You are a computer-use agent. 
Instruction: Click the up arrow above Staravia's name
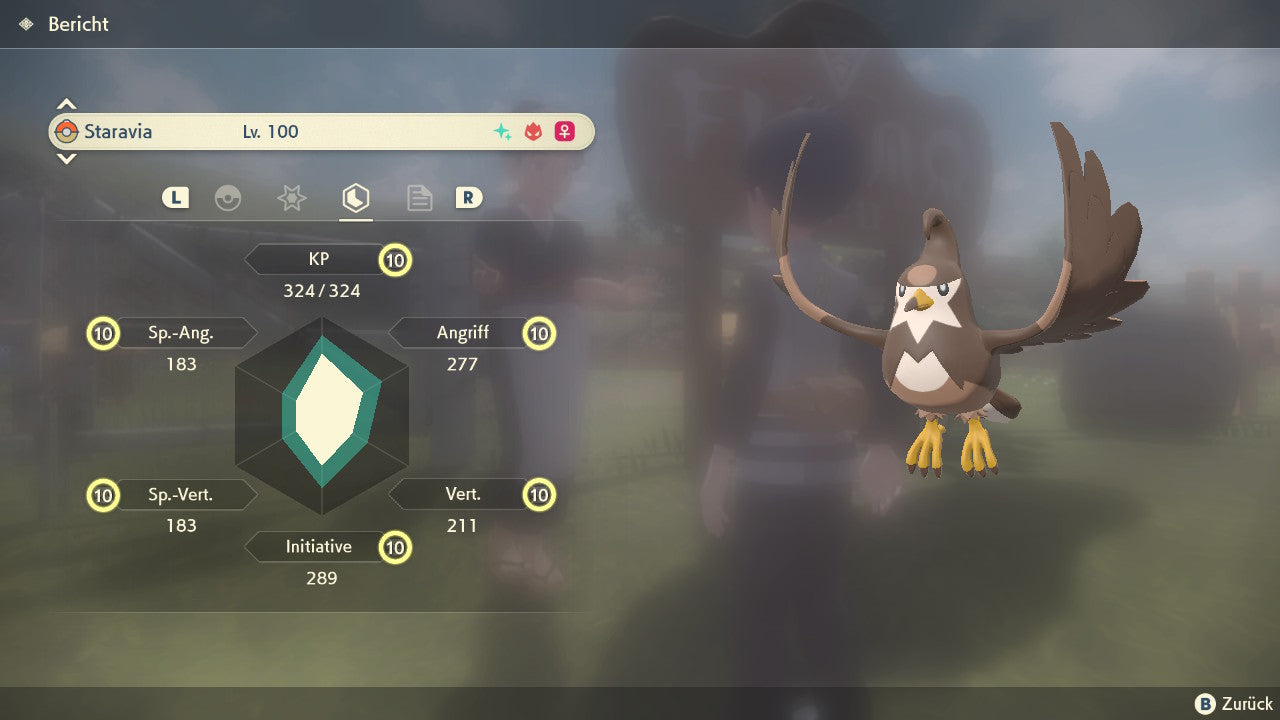point(66,104)
